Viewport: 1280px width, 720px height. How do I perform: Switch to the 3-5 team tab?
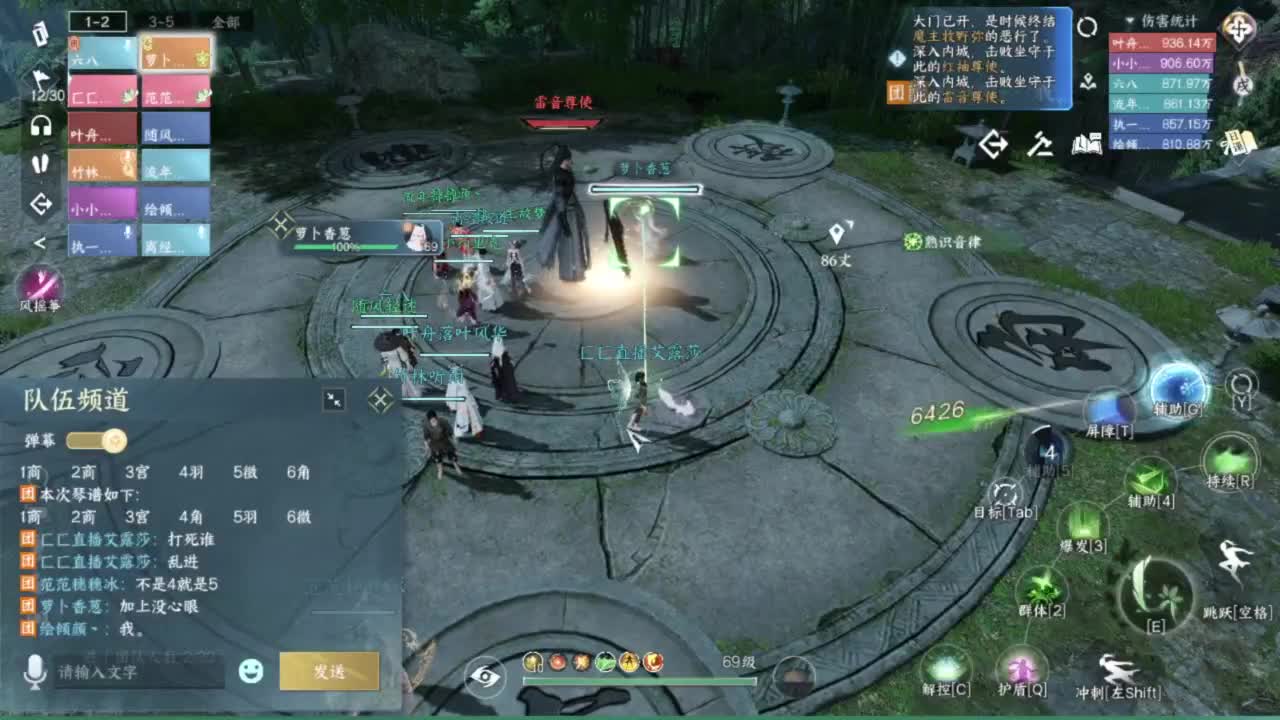160,19
